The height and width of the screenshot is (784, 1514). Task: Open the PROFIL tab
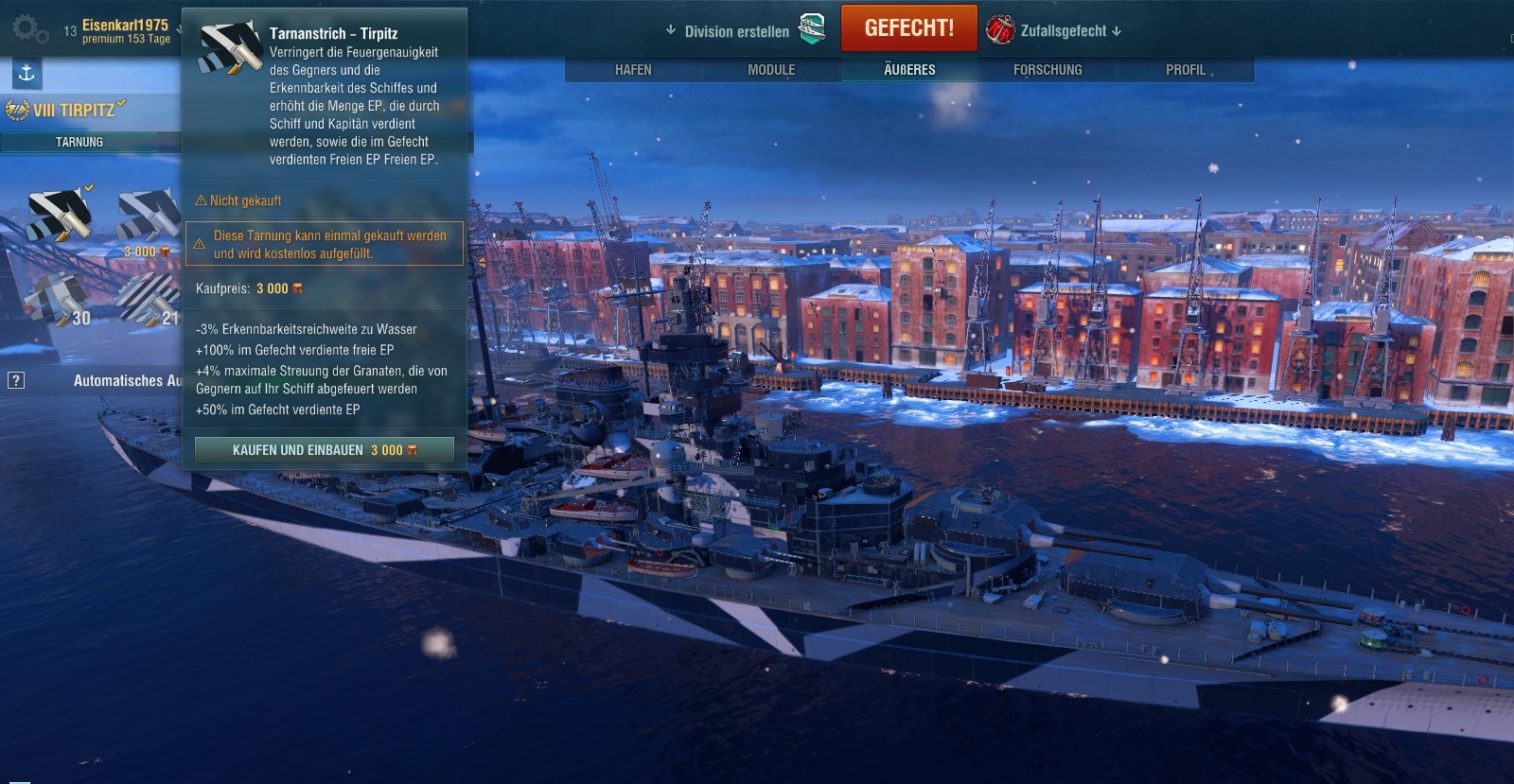1185,70
